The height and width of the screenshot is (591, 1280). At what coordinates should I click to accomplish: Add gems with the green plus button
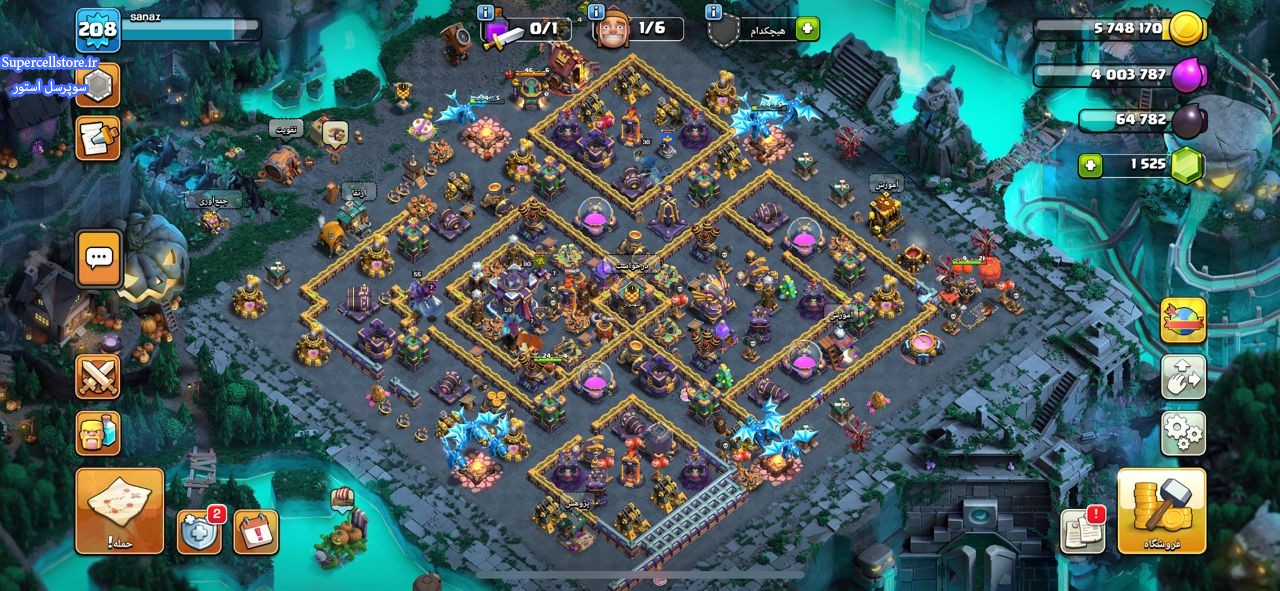[x=1093, y=164]
